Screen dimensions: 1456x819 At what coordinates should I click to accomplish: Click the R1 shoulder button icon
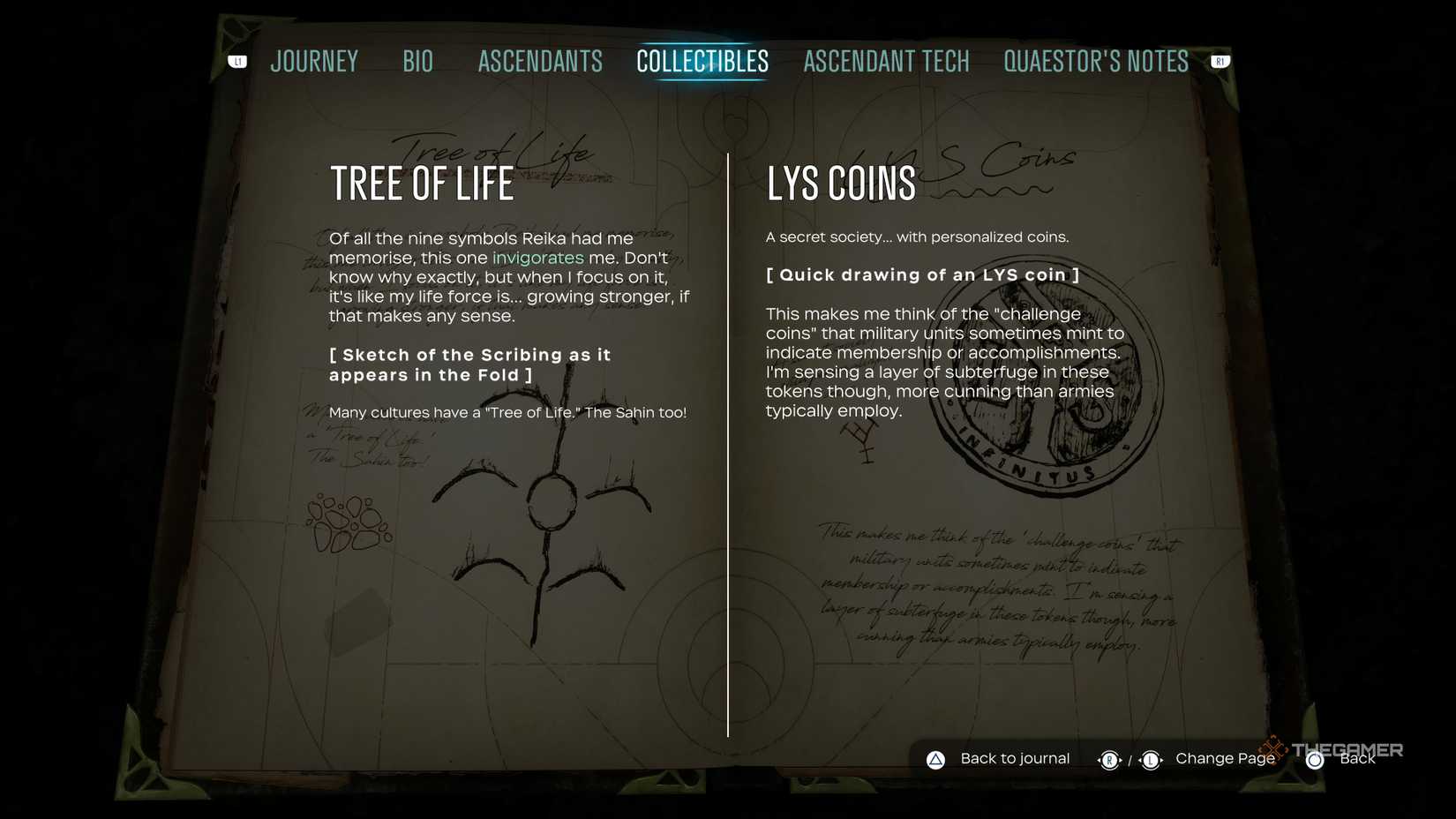pyautogui.click(x=1220, y=61)
